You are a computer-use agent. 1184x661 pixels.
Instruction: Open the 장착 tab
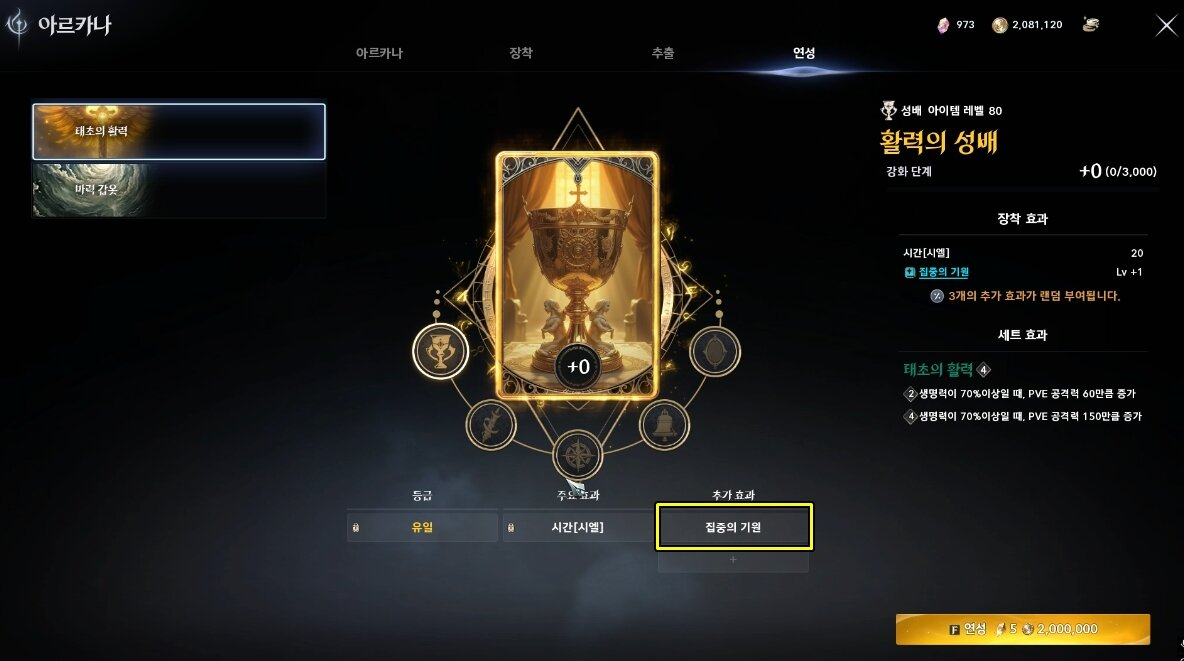point(521,53)
